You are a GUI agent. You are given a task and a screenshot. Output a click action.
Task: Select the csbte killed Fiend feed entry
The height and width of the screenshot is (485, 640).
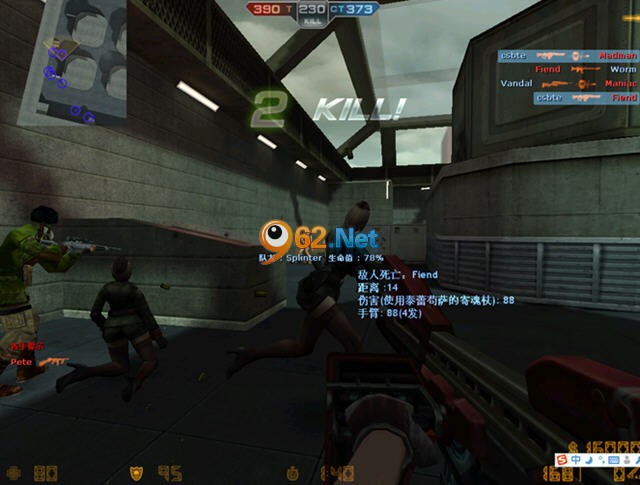pyautogui.click(x=586, y=98)
